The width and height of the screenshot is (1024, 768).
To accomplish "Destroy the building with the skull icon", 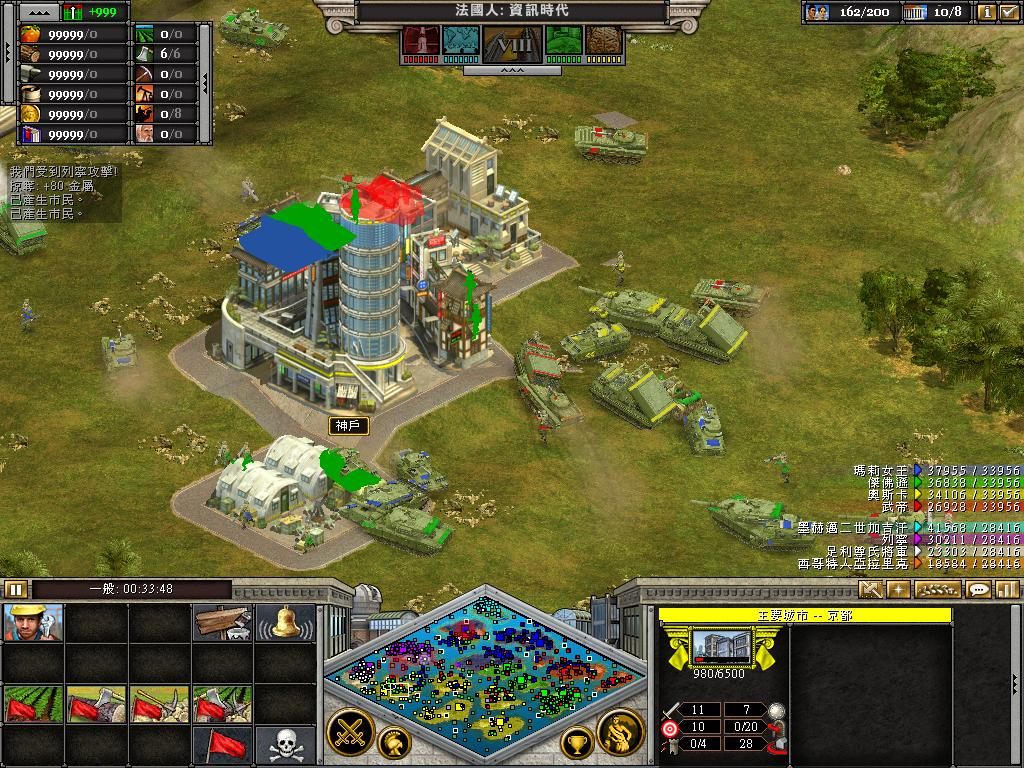I will [284, 745].
